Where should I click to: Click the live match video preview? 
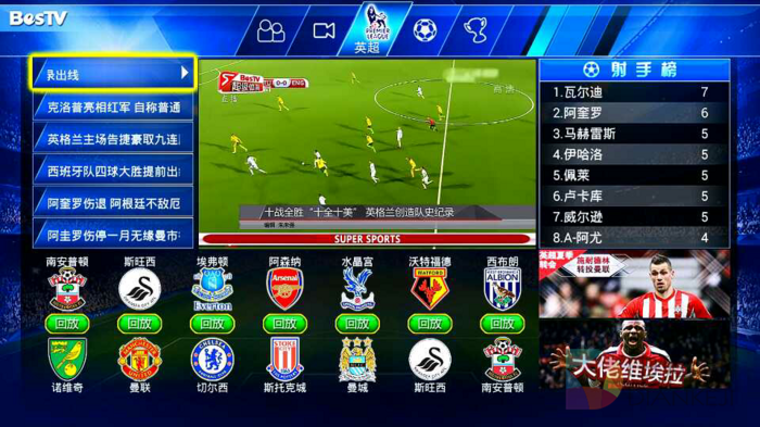(x=366, y=152)
